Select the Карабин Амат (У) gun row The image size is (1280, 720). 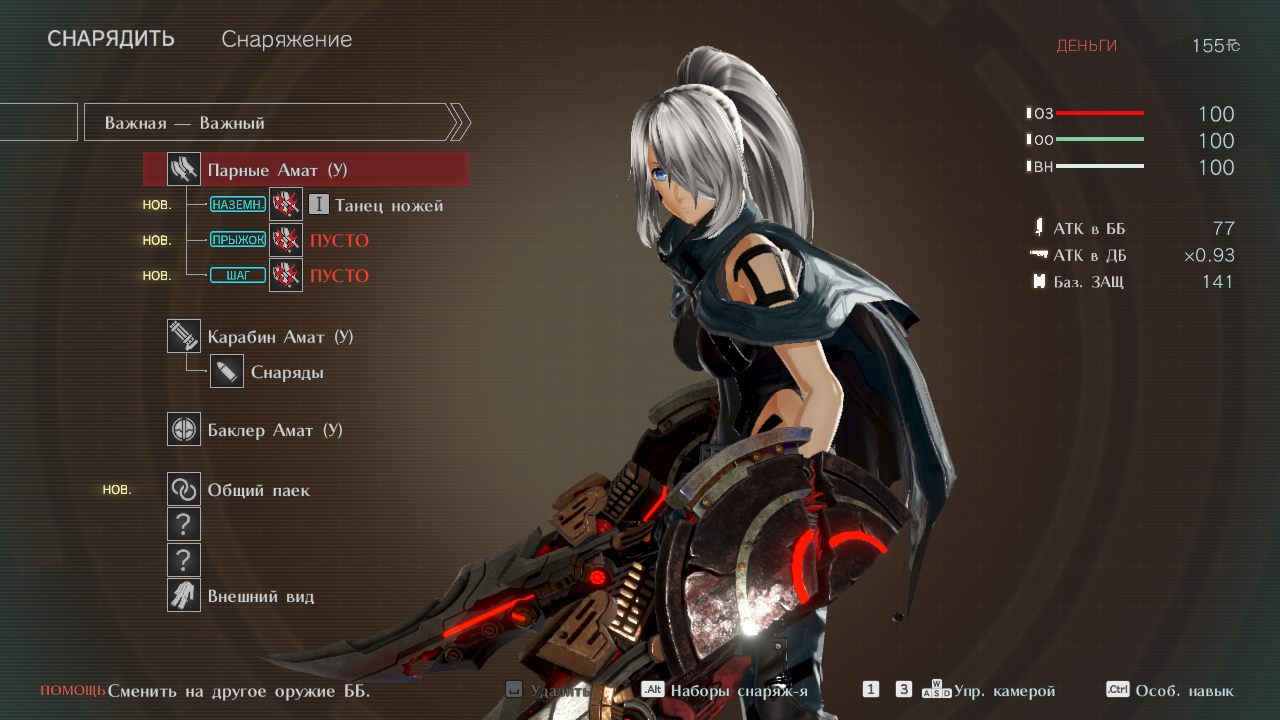click(x=280, y=337)
